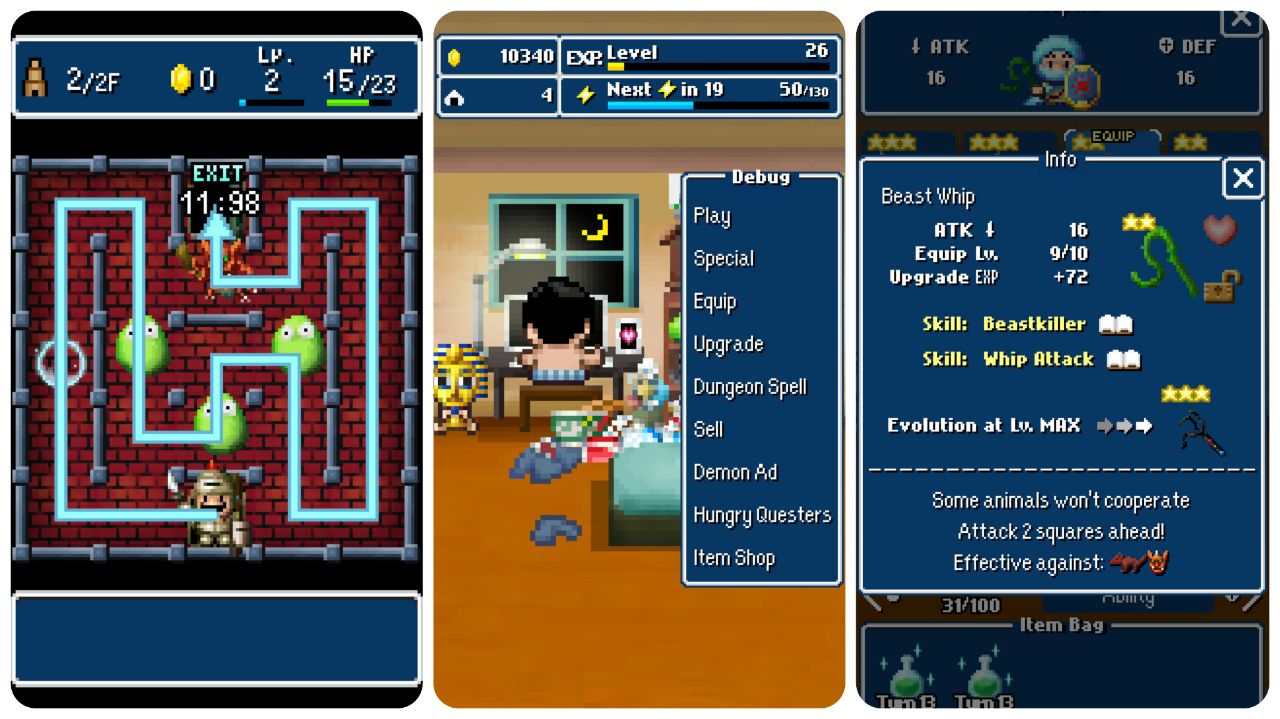Select the Dungeon Spell option
1280x719 pixels.
(x=750, y=387)
